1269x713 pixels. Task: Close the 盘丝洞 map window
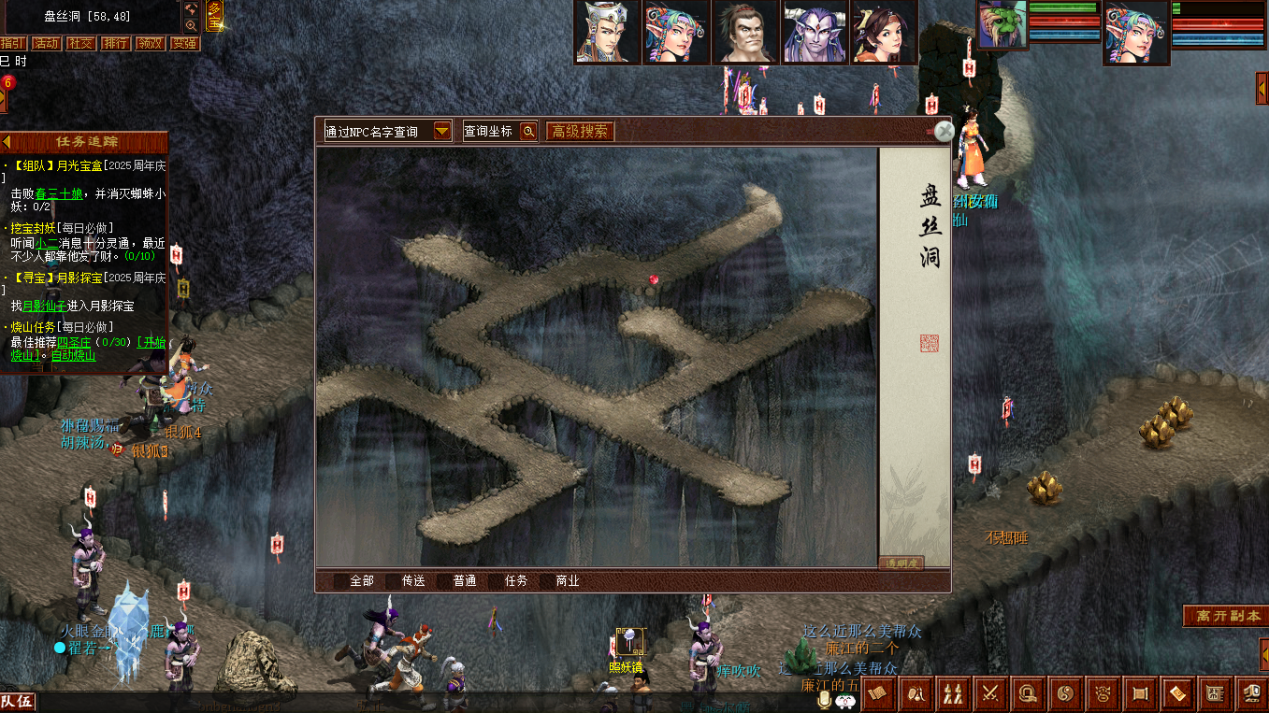943,131
